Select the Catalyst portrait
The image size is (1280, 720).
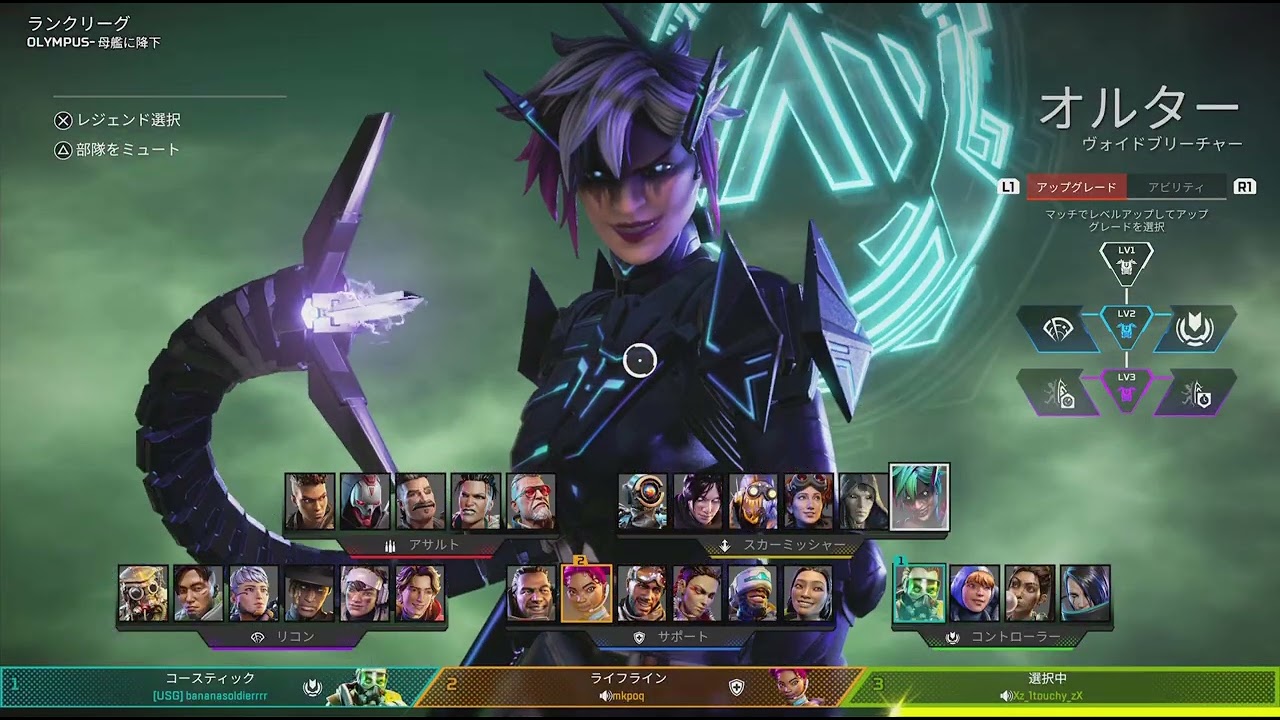[1085, 593]
